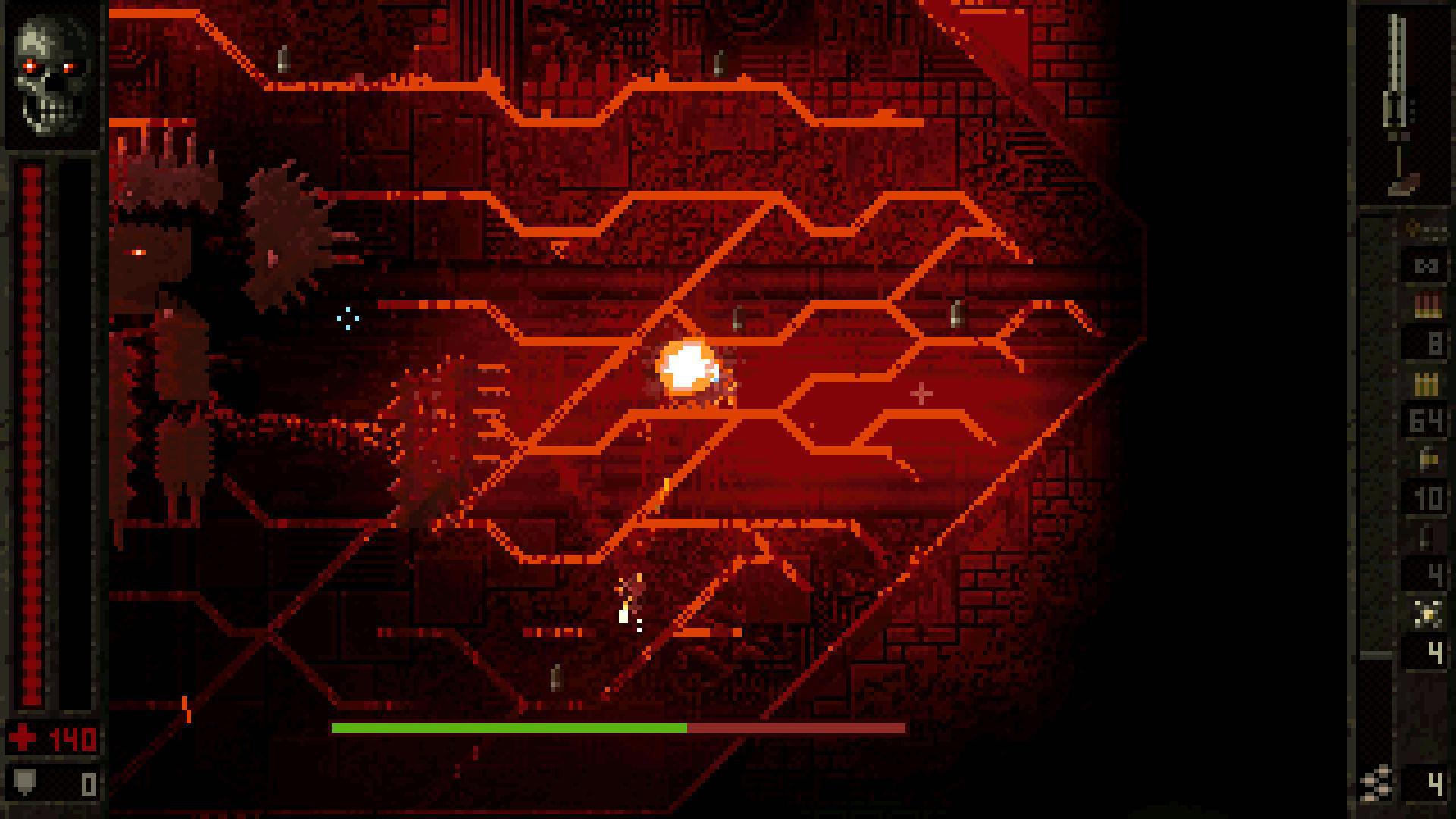
Task: Click the armor value 0 readout
Action: coord(89,784)
